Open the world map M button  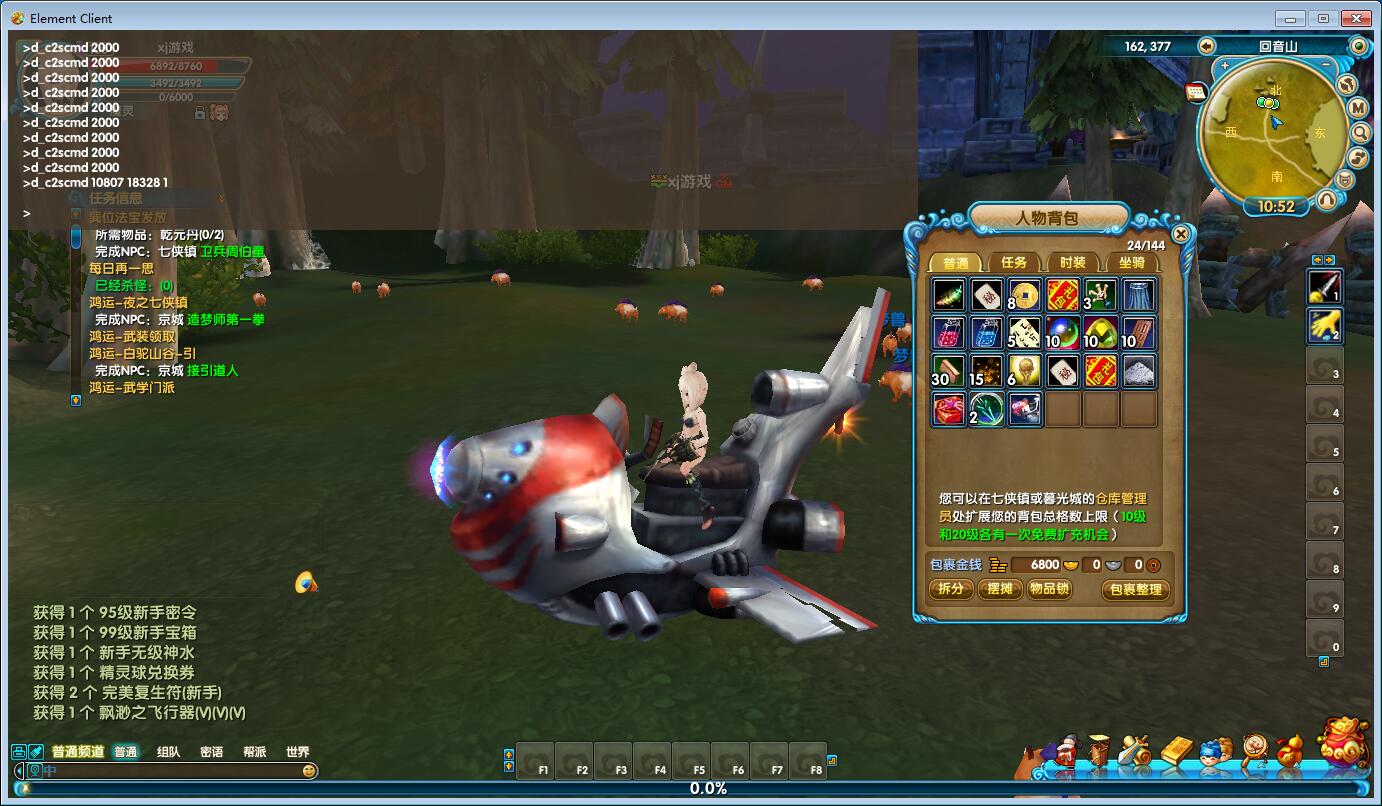click(x=1358, y=108)
